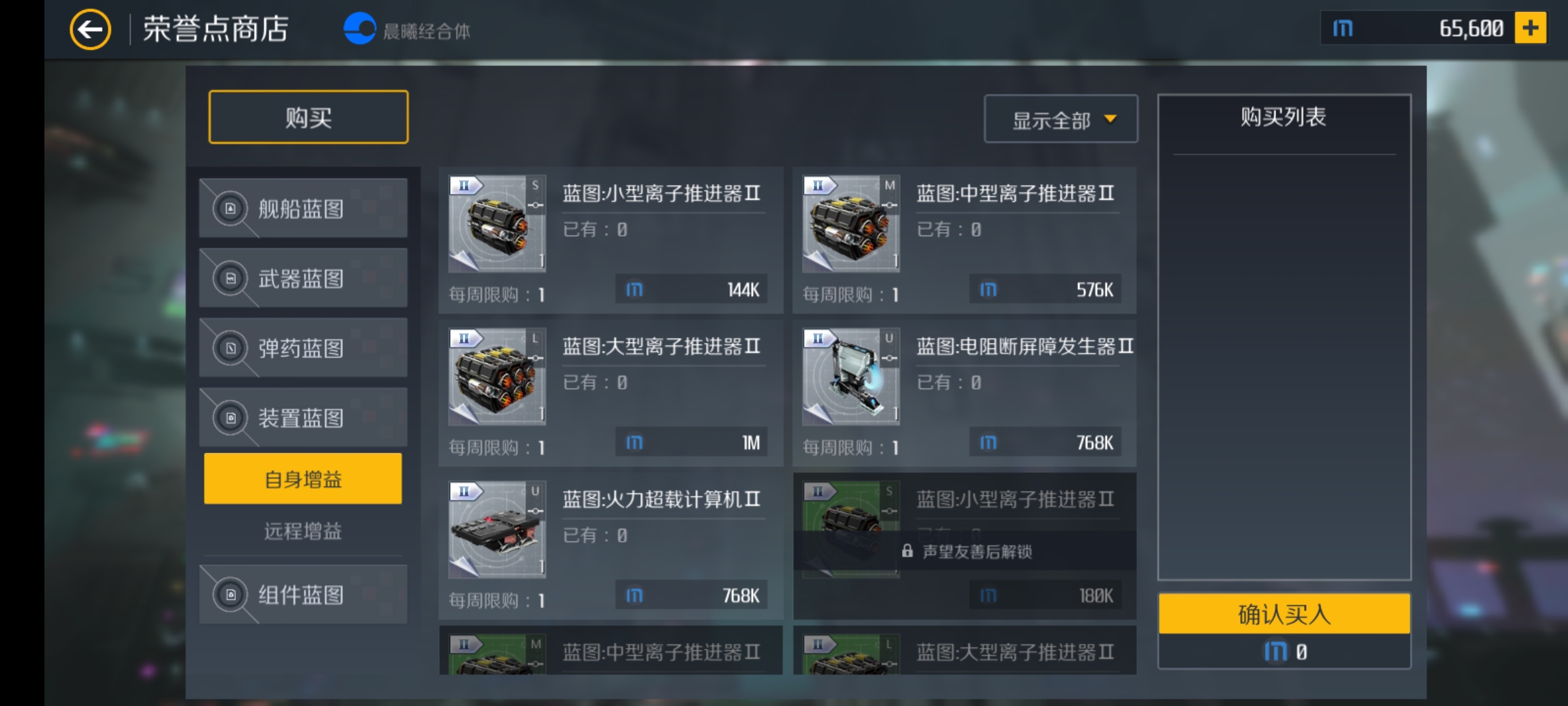Select the 组件蓝图 component blueprint icon

(230, 594)
